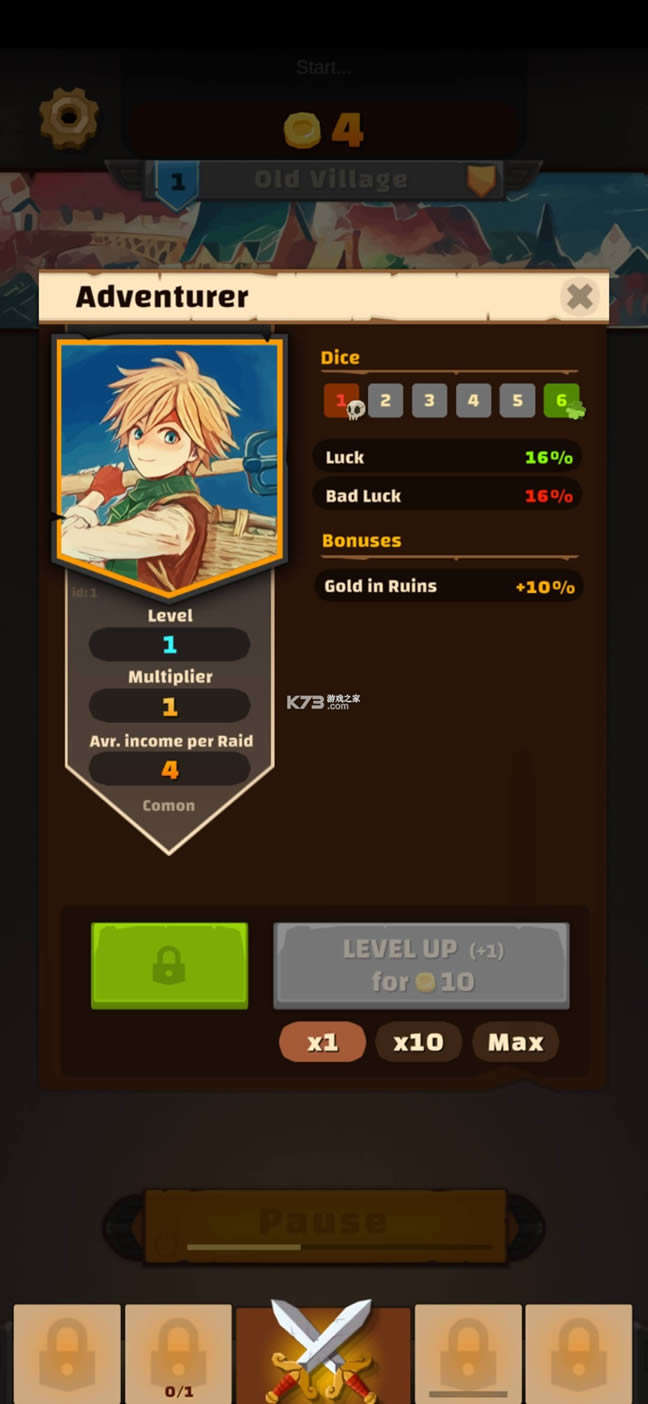Close the Adventurer panel
648x1404 pixels.
pos(579,296)
